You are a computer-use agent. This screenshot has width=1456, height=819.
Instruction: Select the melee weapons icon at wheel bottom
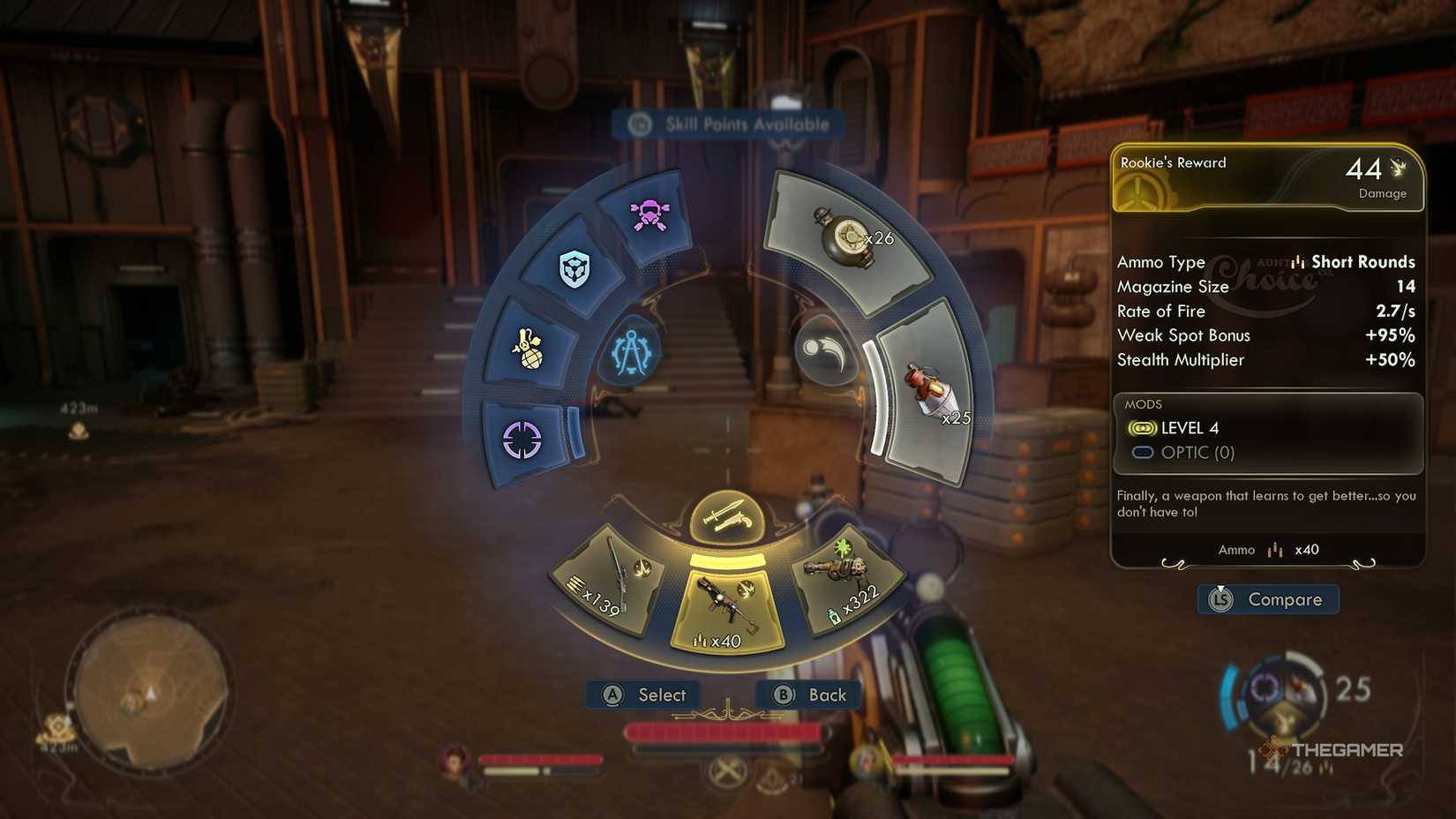point(726,515)
